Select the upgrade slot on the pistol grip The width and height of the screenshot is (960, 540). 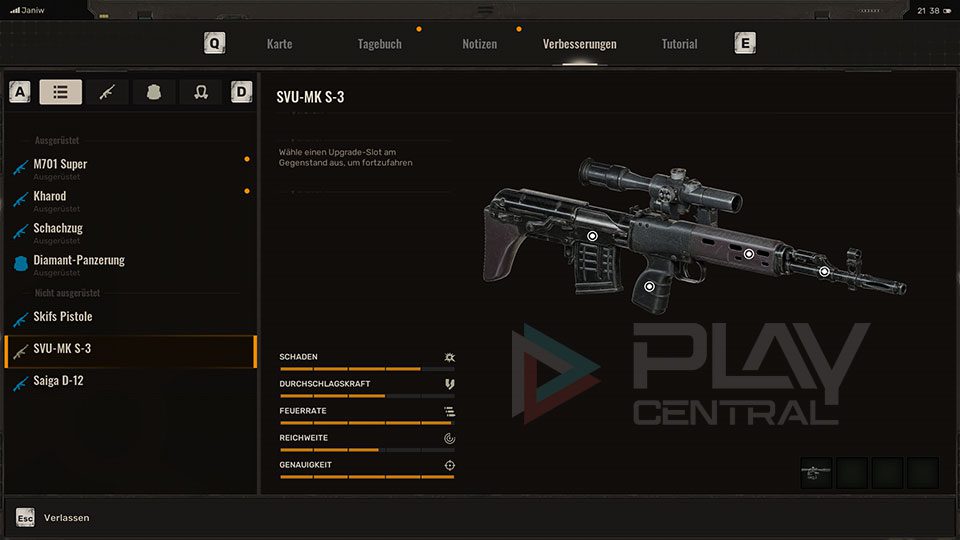pos(650,287)
